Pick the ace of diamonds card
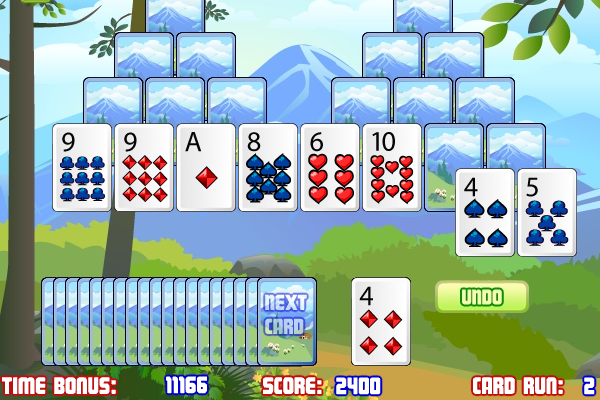This screenshot has height=400, width=600. click(x=206, y=167)
